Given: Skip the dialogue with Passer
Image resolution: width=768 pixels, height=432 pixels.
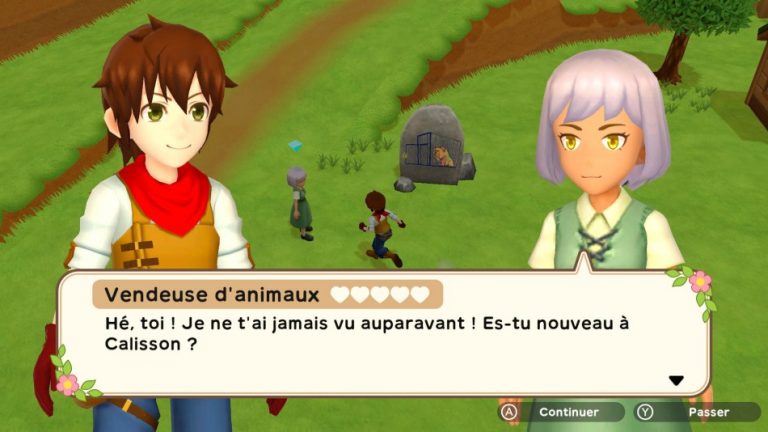Looking at the screenshot, I should 698,412.
